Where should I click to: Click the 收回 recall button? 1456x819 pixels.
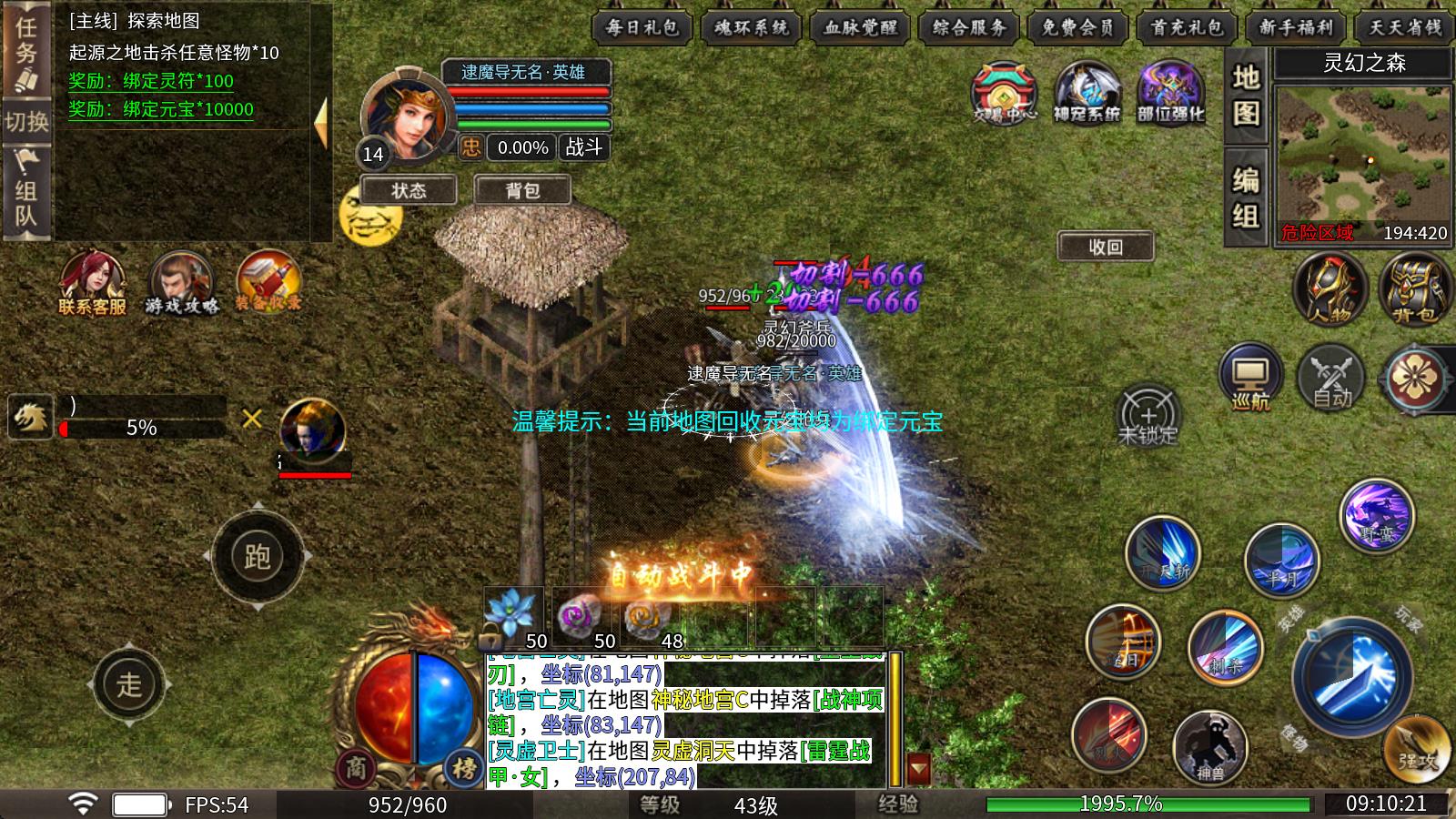[1106, 247]
